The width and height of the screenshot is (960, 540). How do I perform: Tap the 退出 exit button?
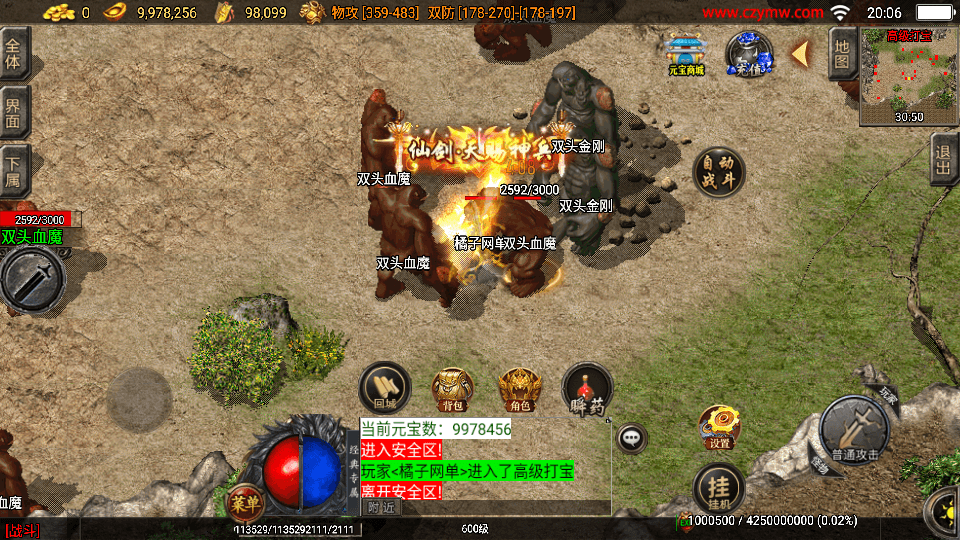tap(943, 160)
